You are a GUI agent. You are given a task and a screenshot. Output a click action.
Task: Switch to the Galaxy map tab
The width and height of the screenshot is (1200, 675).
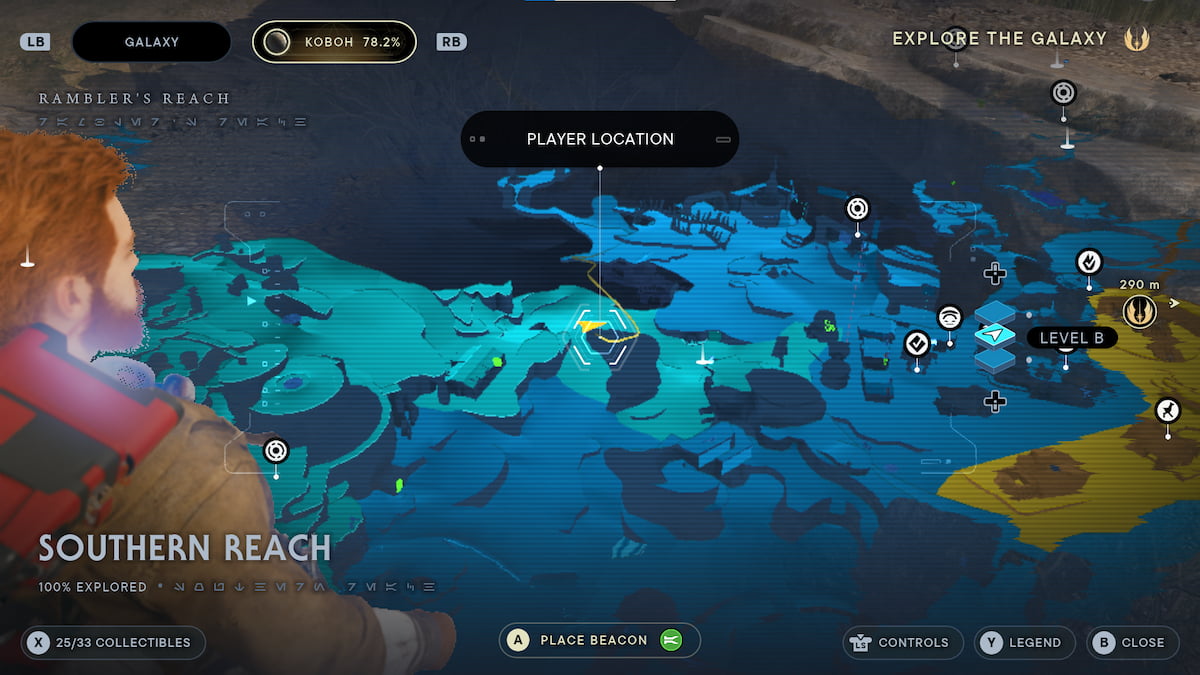(151, 42)
